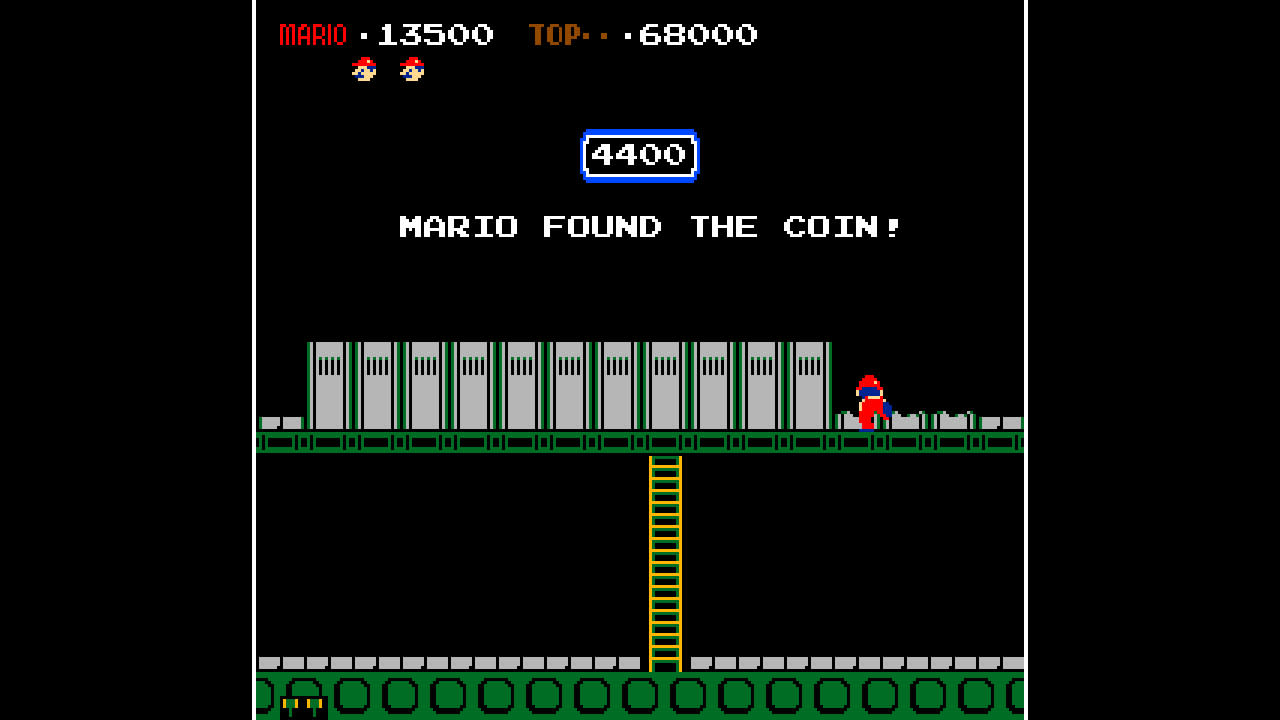1280x720 pixels.
Task: Click the leftmost Mario life icon
Action: click(362, 70)
